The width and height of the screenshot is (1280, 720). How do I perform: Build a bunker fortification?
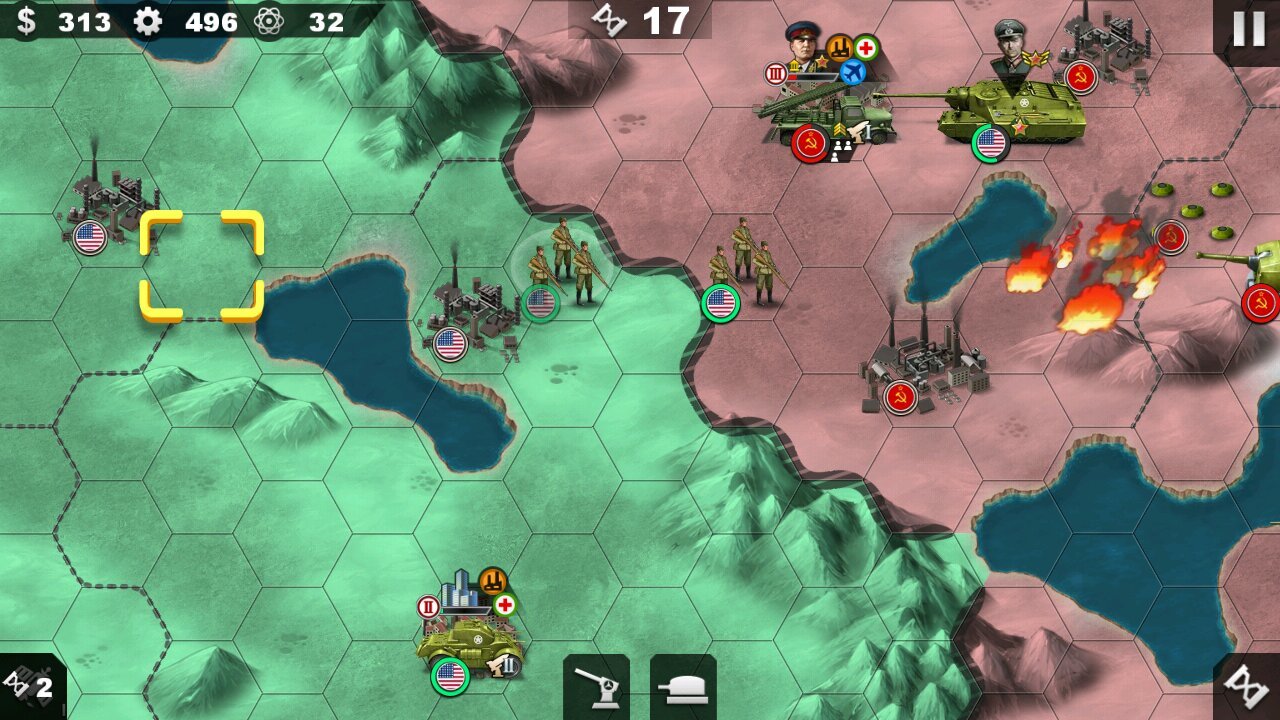click(683, 686)
